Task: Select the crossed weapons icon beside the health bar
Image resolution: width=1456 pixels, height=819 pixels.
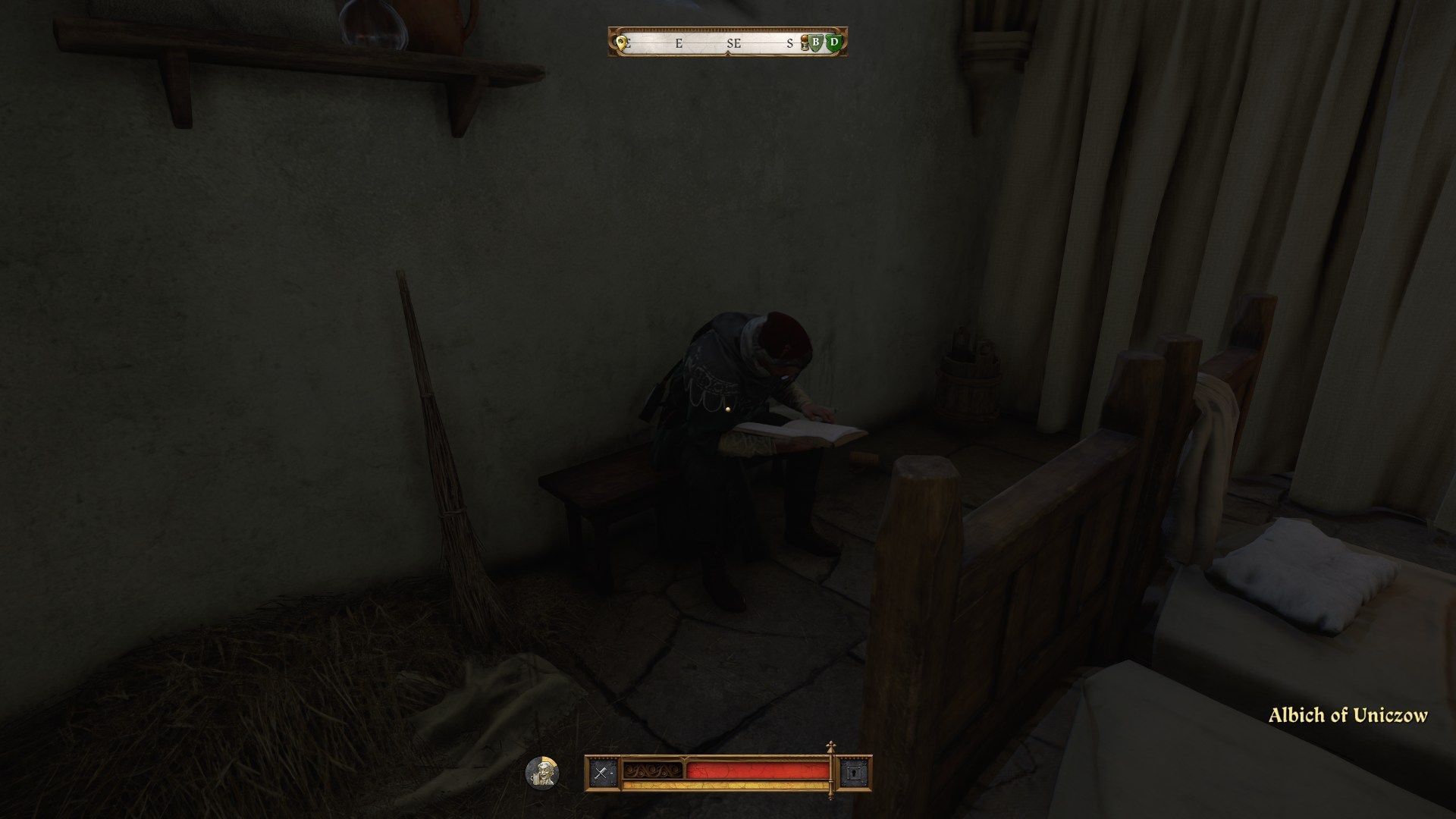Action: [603, 772]
